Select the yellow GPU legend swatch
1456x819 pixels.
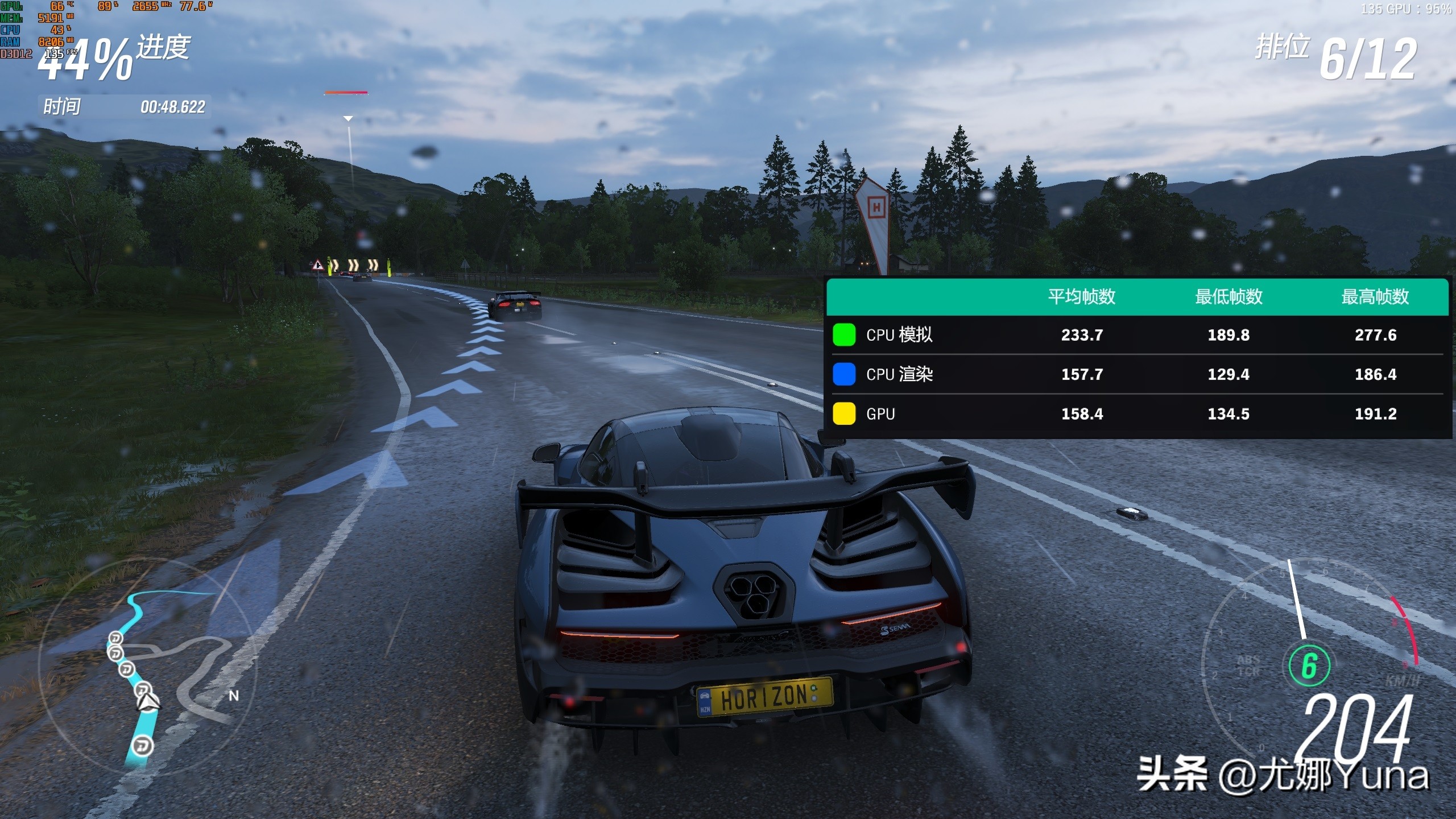pyautogui.click(x=844, y=413)
